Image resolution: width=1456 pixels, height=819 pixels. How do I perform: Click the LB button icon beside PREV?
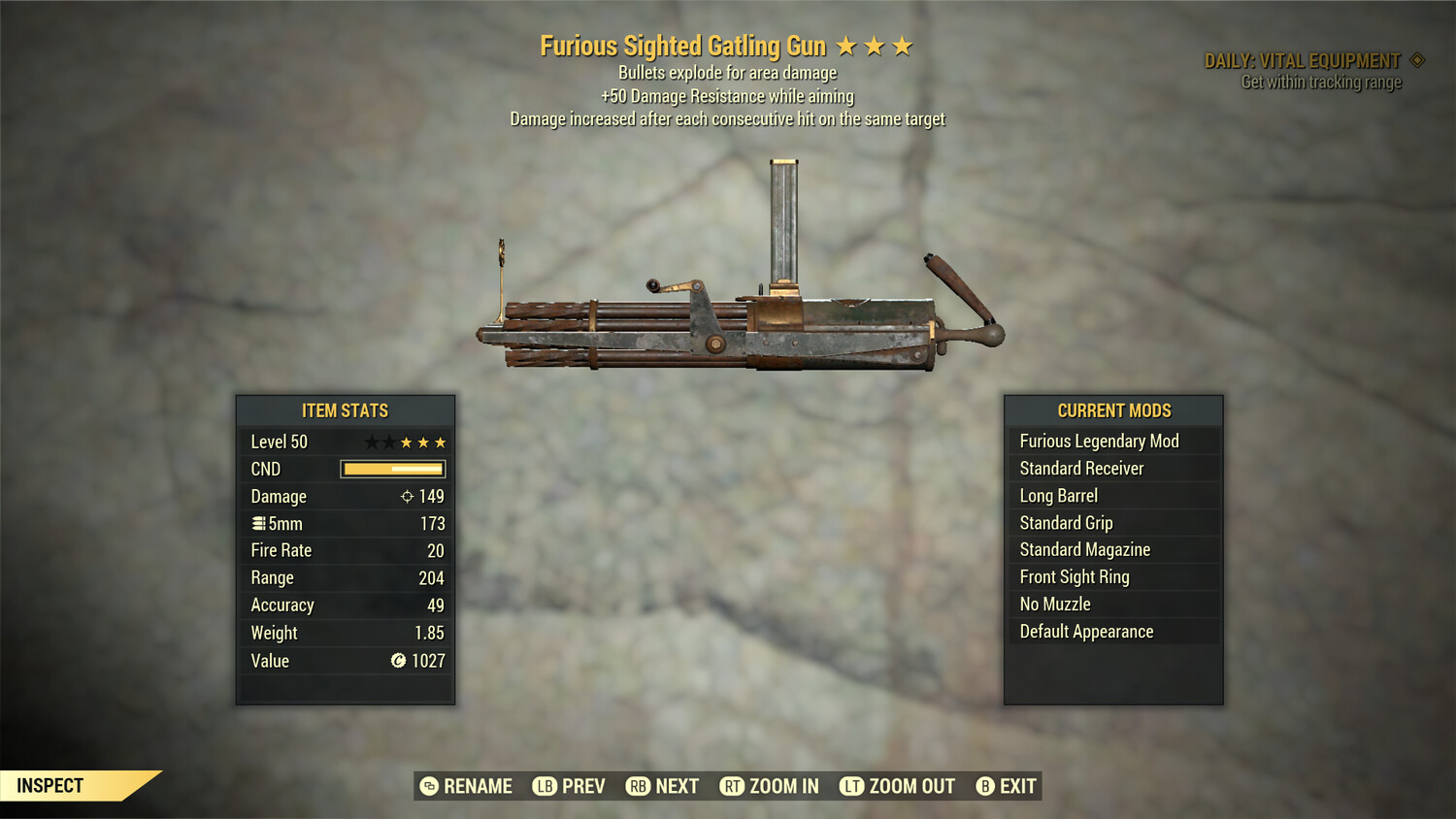pos(545,786)
